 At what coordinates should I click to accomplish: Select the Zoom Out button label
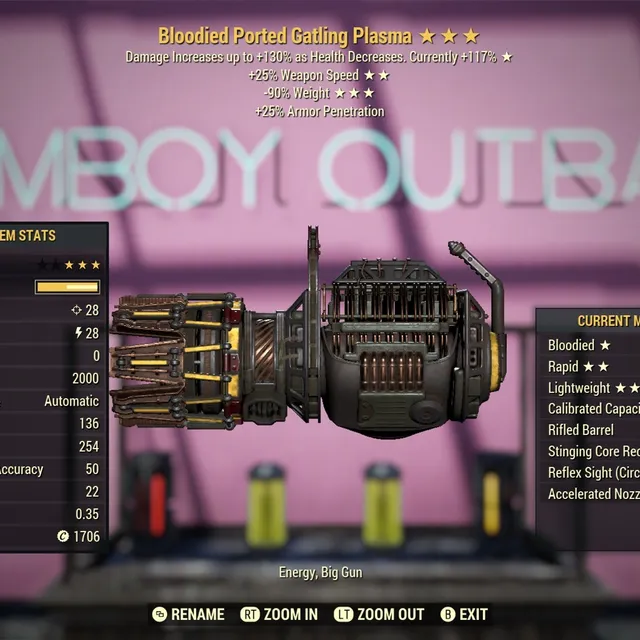379,614
